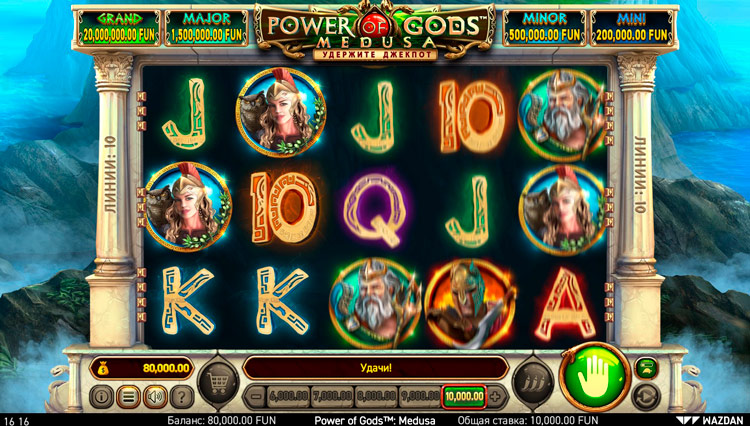Select the 6,000.00 bet option

point(287,396)
